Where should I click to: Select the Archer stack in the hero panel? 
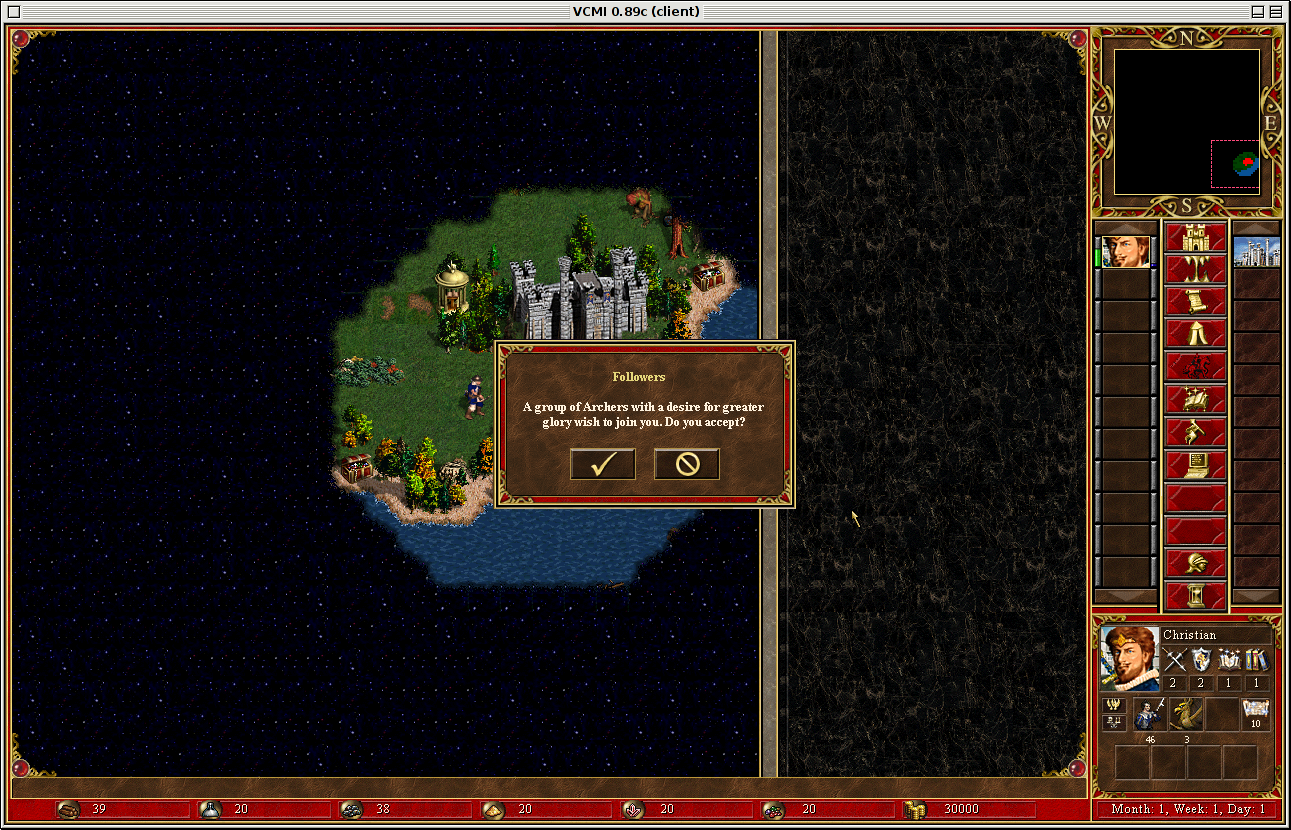coord(1150,715)
